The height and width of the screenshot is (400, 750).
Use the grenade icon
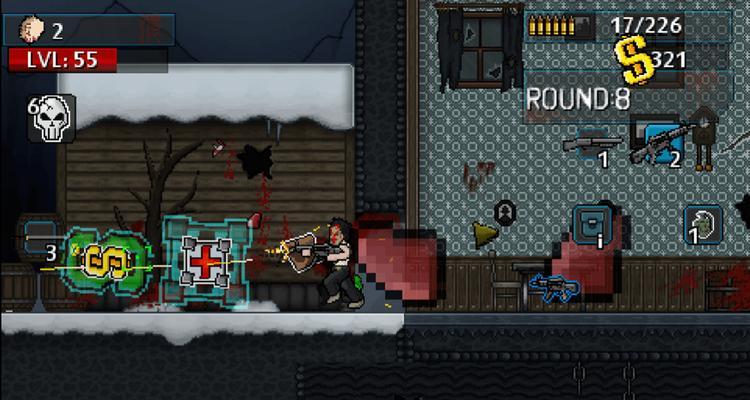[x=703, y=225]
